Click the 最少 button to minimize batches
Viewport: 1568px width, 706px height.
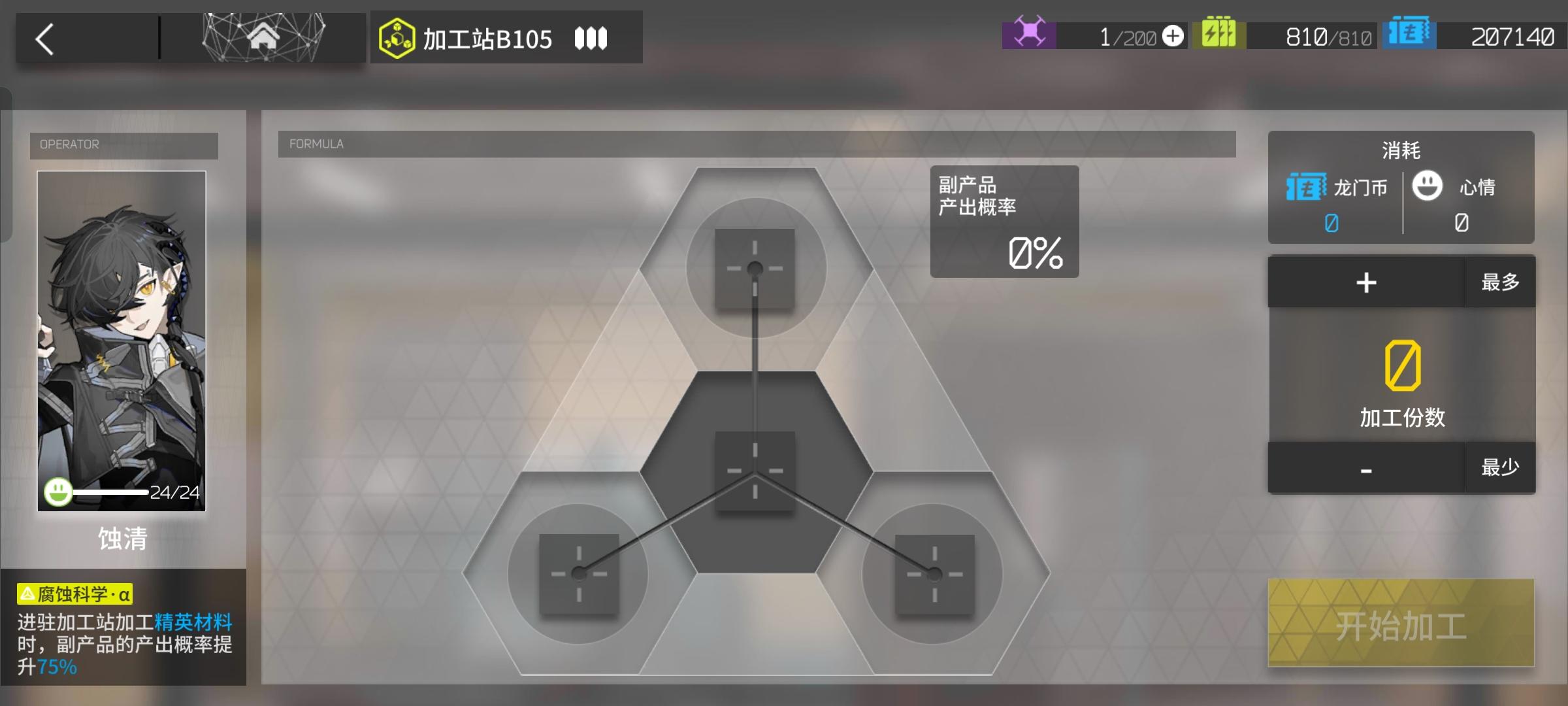1499,466
